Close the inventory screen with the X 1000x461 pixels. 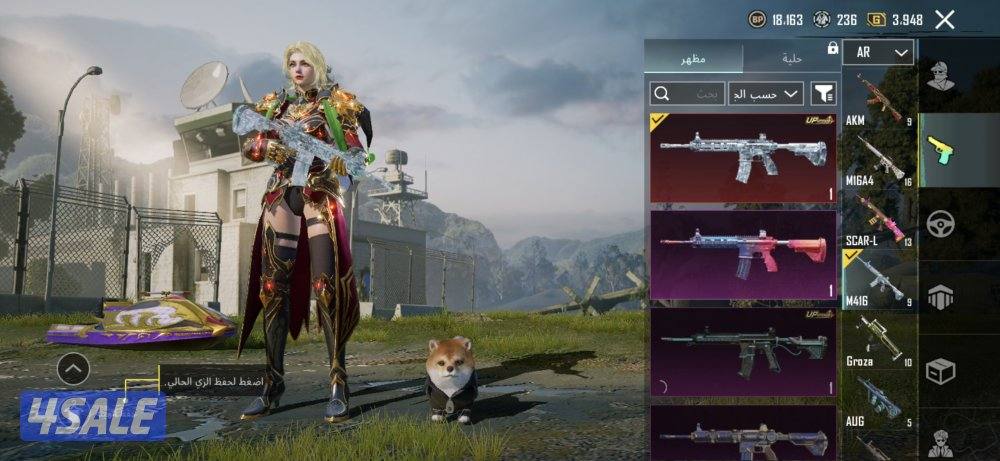click(x=944, y=19)
